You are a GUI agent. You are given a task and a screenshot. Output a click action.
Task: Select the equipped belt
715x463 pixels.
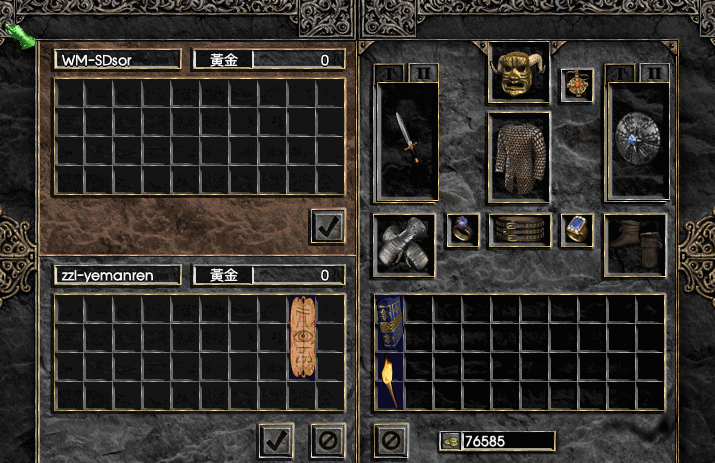[519, 230]
